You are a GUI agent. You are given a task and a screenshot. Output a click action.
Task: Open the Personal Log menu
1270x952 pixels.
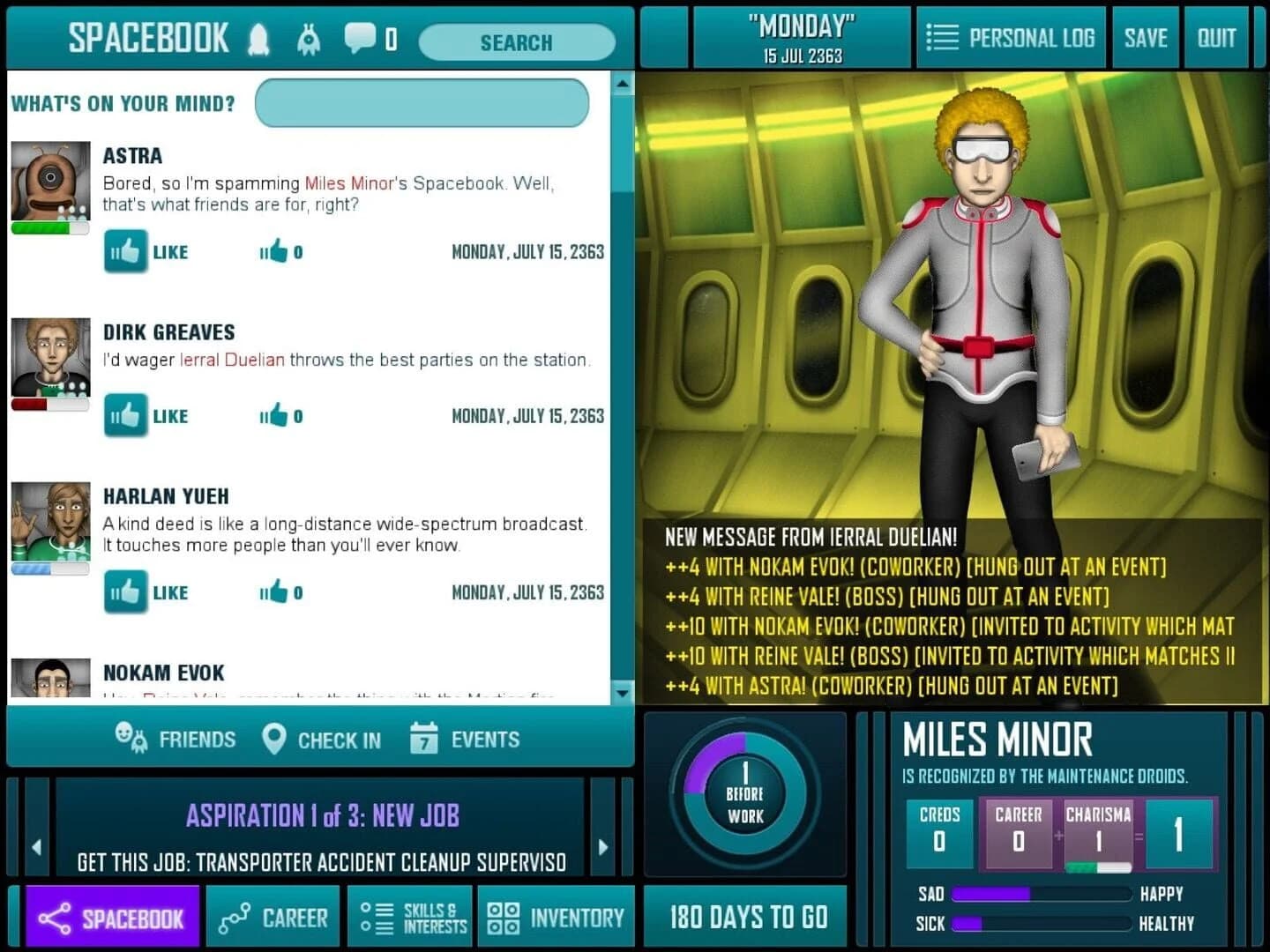click(1011, 37)
